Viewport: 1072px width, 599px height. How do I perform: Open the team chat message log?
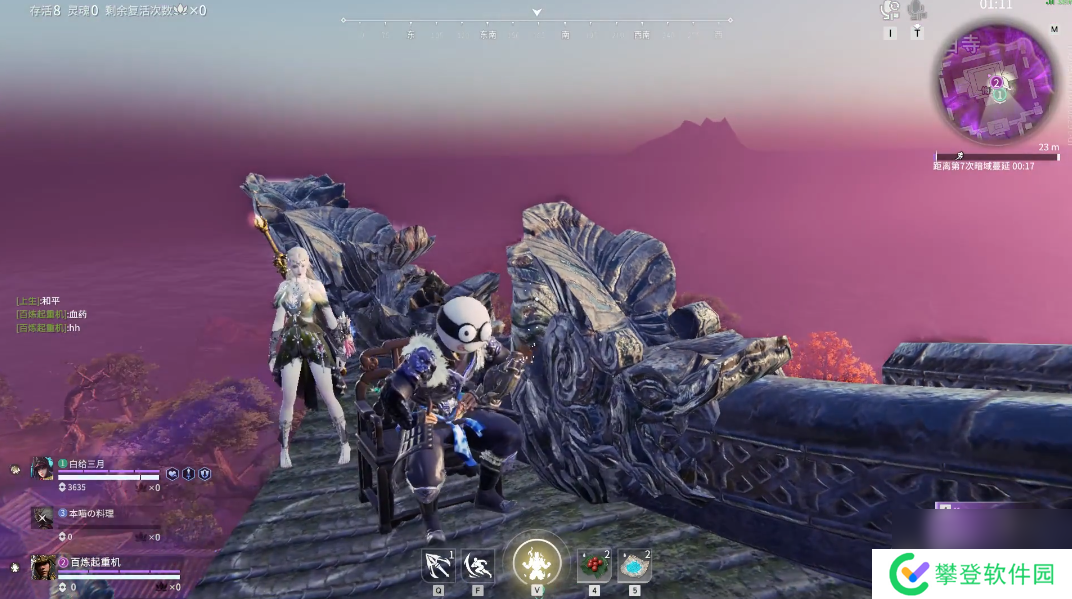(52, 314)
